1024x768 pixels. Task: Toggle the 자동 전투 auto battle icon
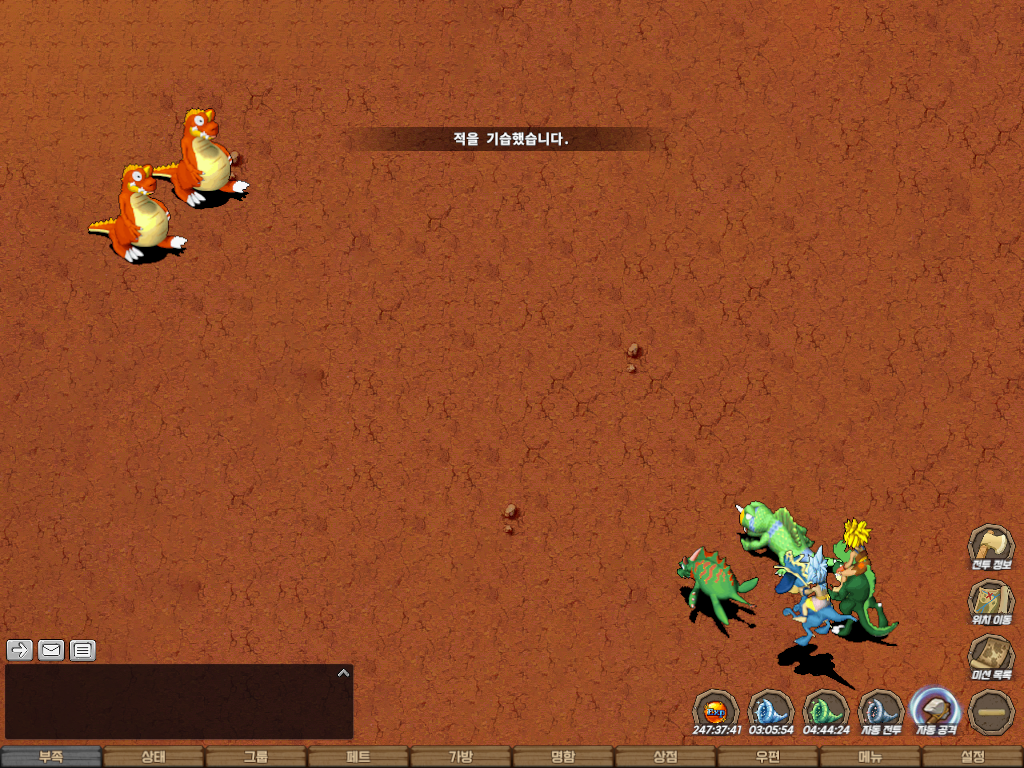click(881, 710)
